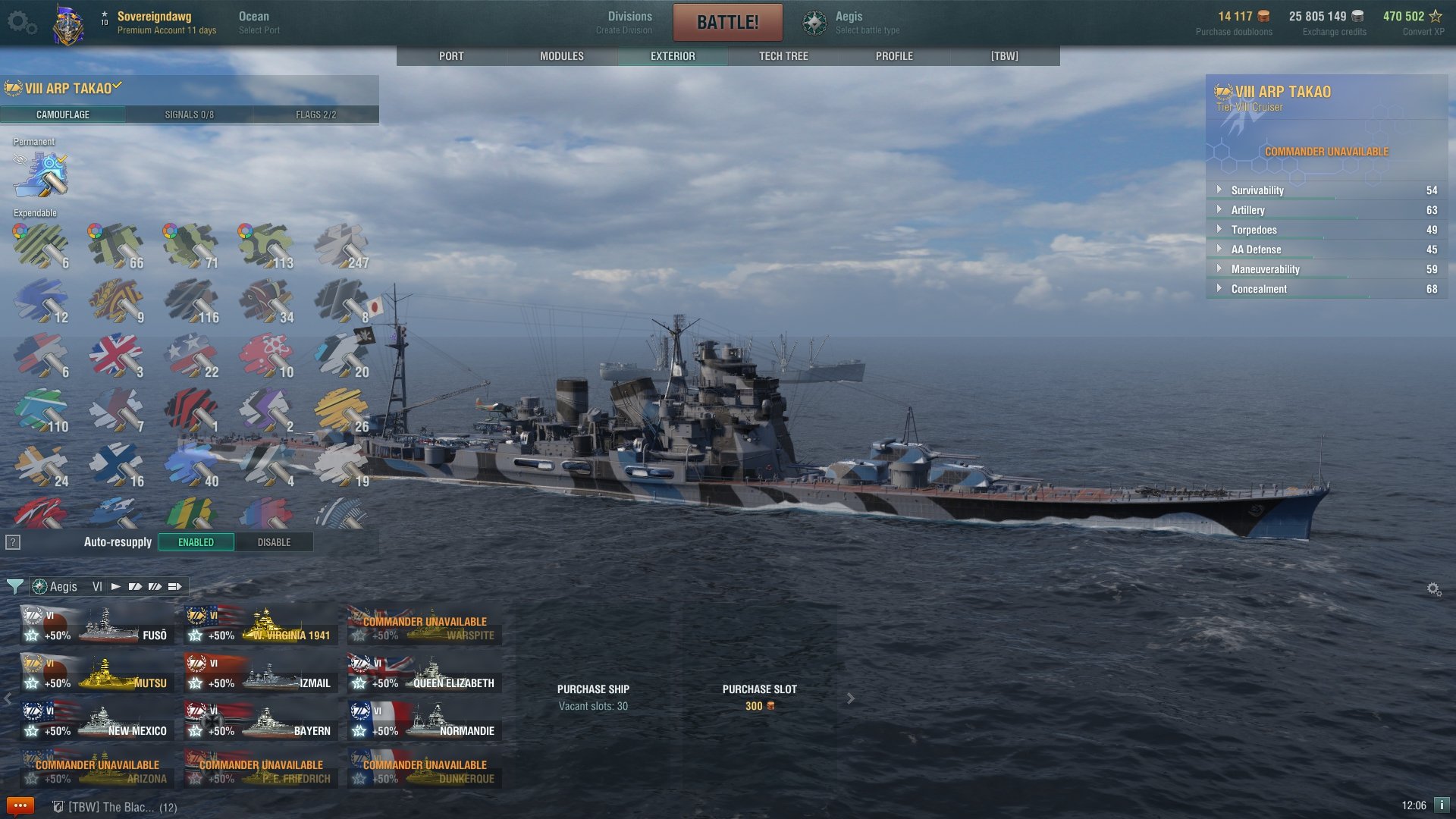This screenshot has height=819, width=1456.
Task: Go to the Port tab
Action: click(x=451, y=56)
